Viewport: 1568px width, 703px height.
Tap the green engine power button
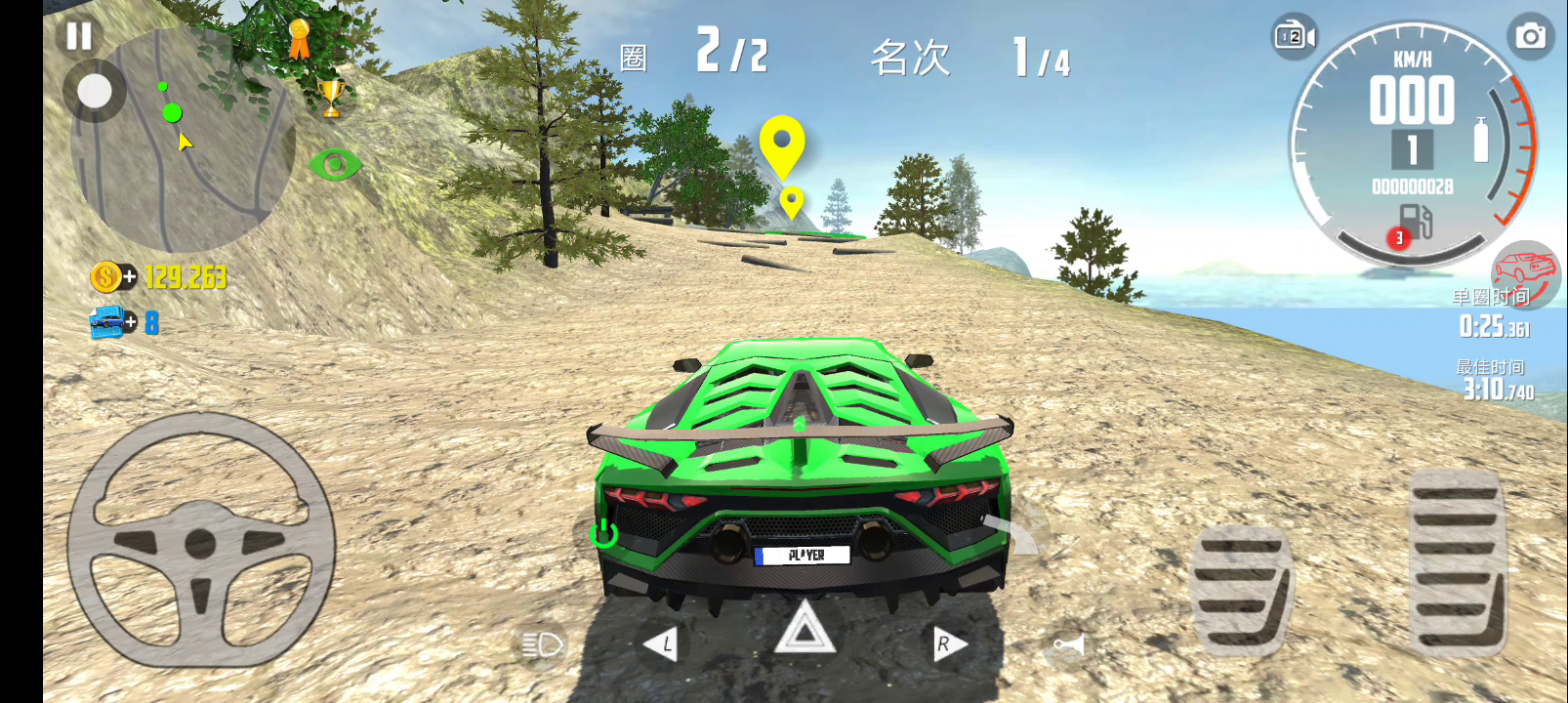click(603, 533)
